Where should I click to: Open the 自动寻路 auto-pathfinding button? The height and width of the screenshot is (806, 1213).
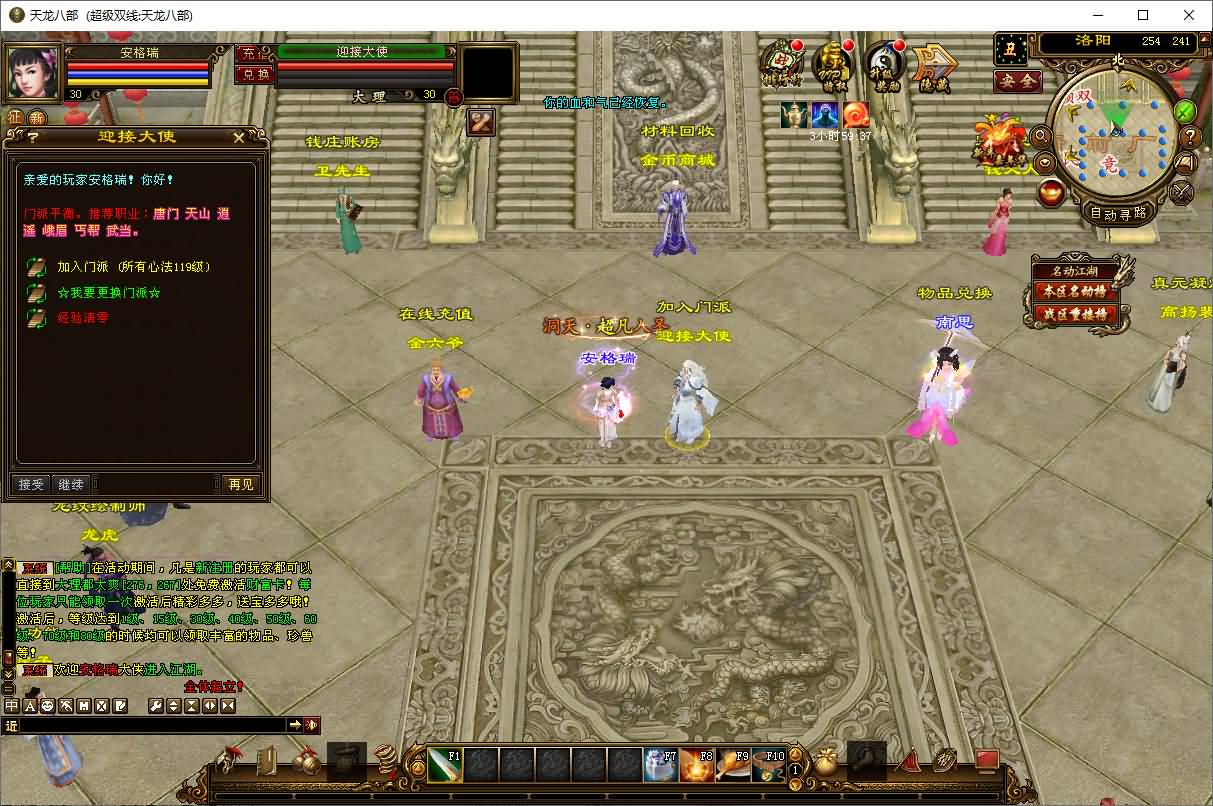click(x=1117, y=213)
